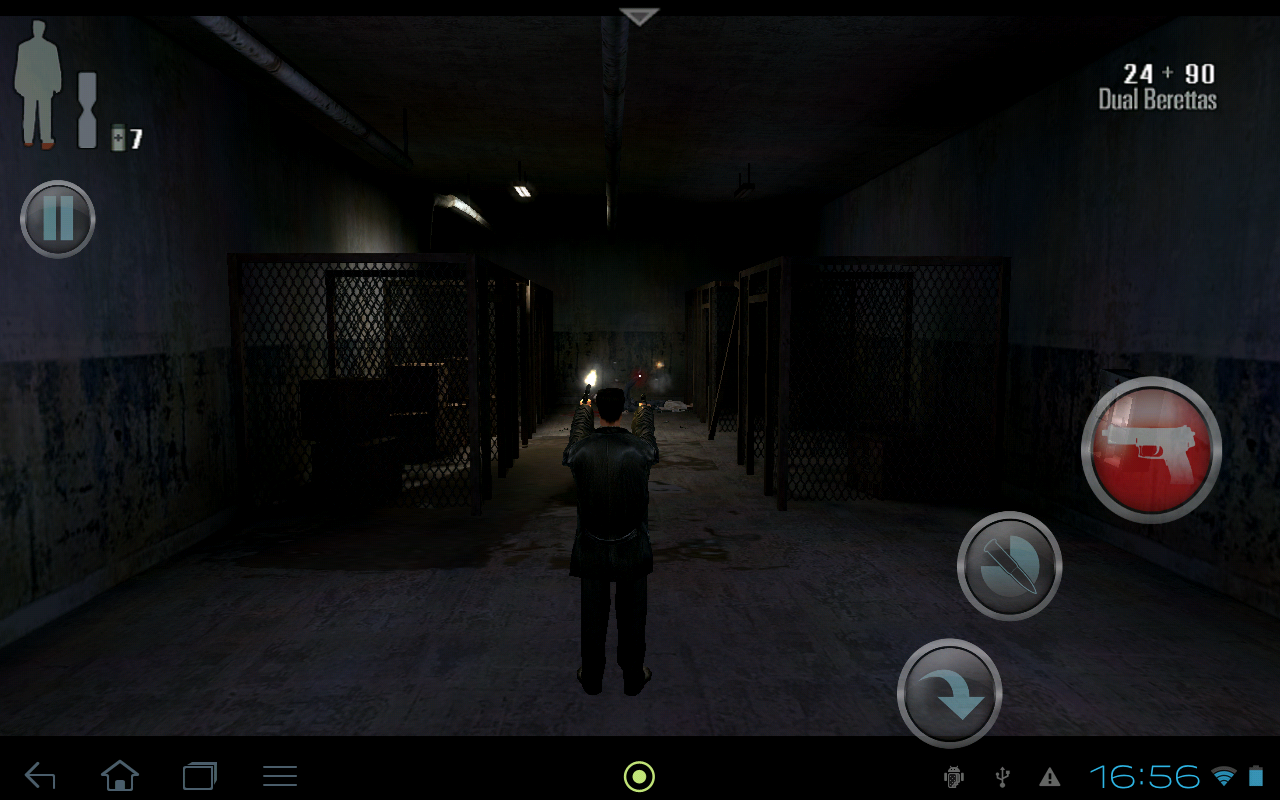Image resolution: width=1280 pixels, height=800 pixels.
Task: Click the USB debugging Android icon
Action: coord(952,776)
